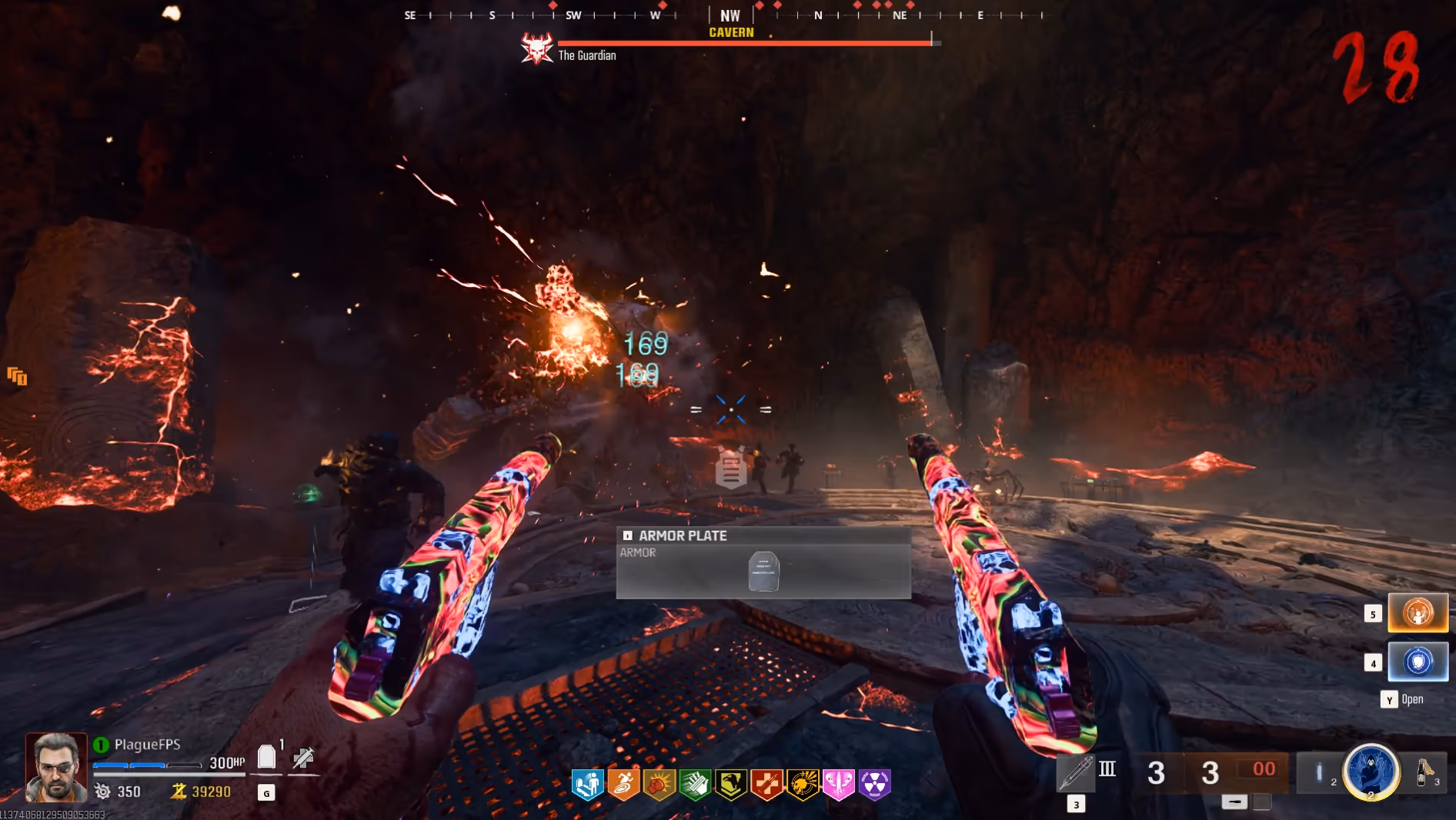Use the injector scorestreak slot
Viewport: 1456px width, 820px height.
(1075, 772)
